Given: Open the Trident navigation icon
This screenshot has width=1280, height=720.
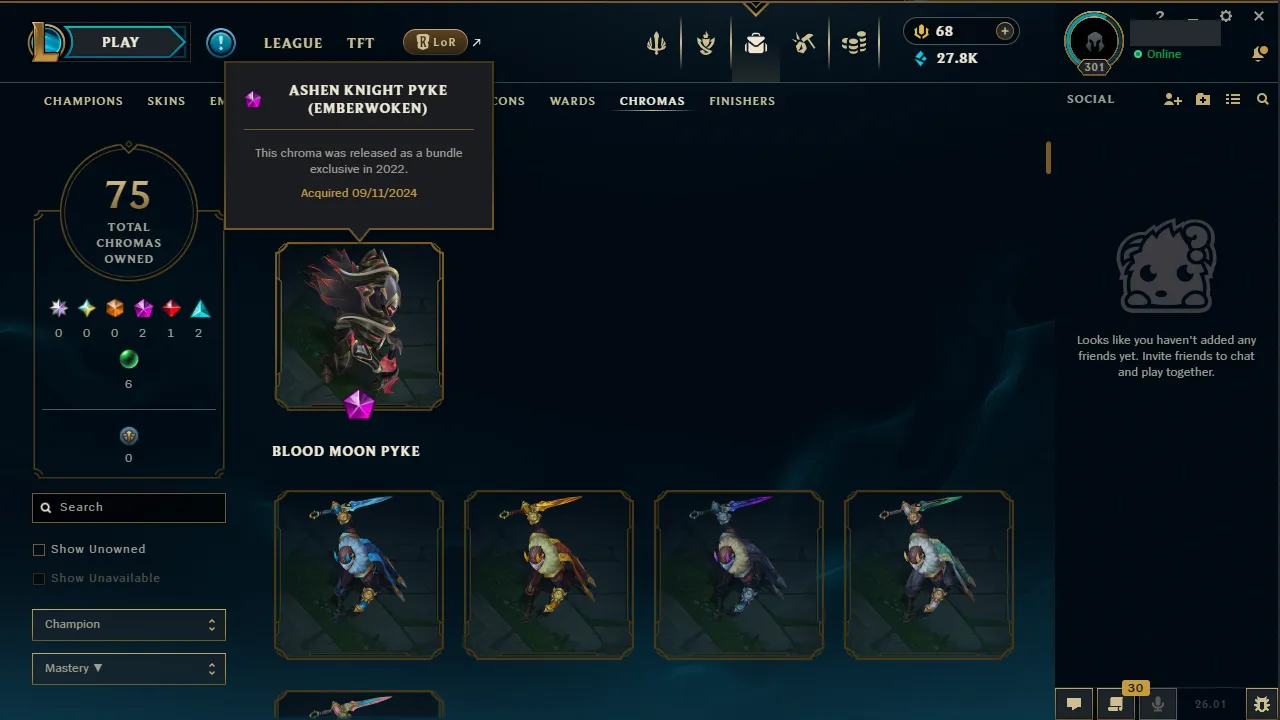Looking at the screenshot, I should click(x=655, y=43).
